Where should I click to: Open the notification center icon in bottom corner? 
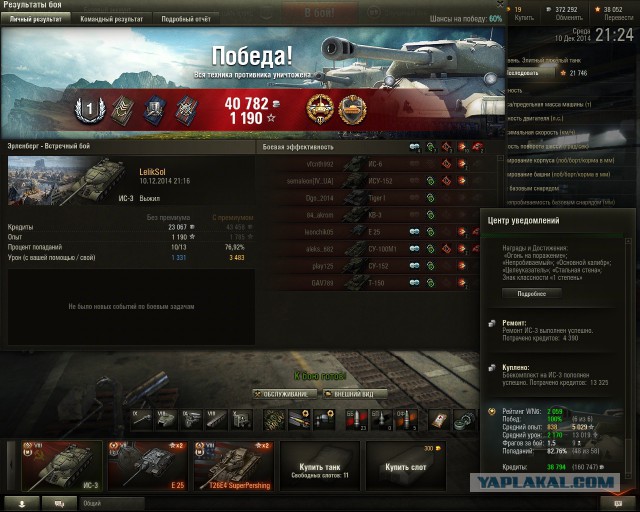pos(606,503)
